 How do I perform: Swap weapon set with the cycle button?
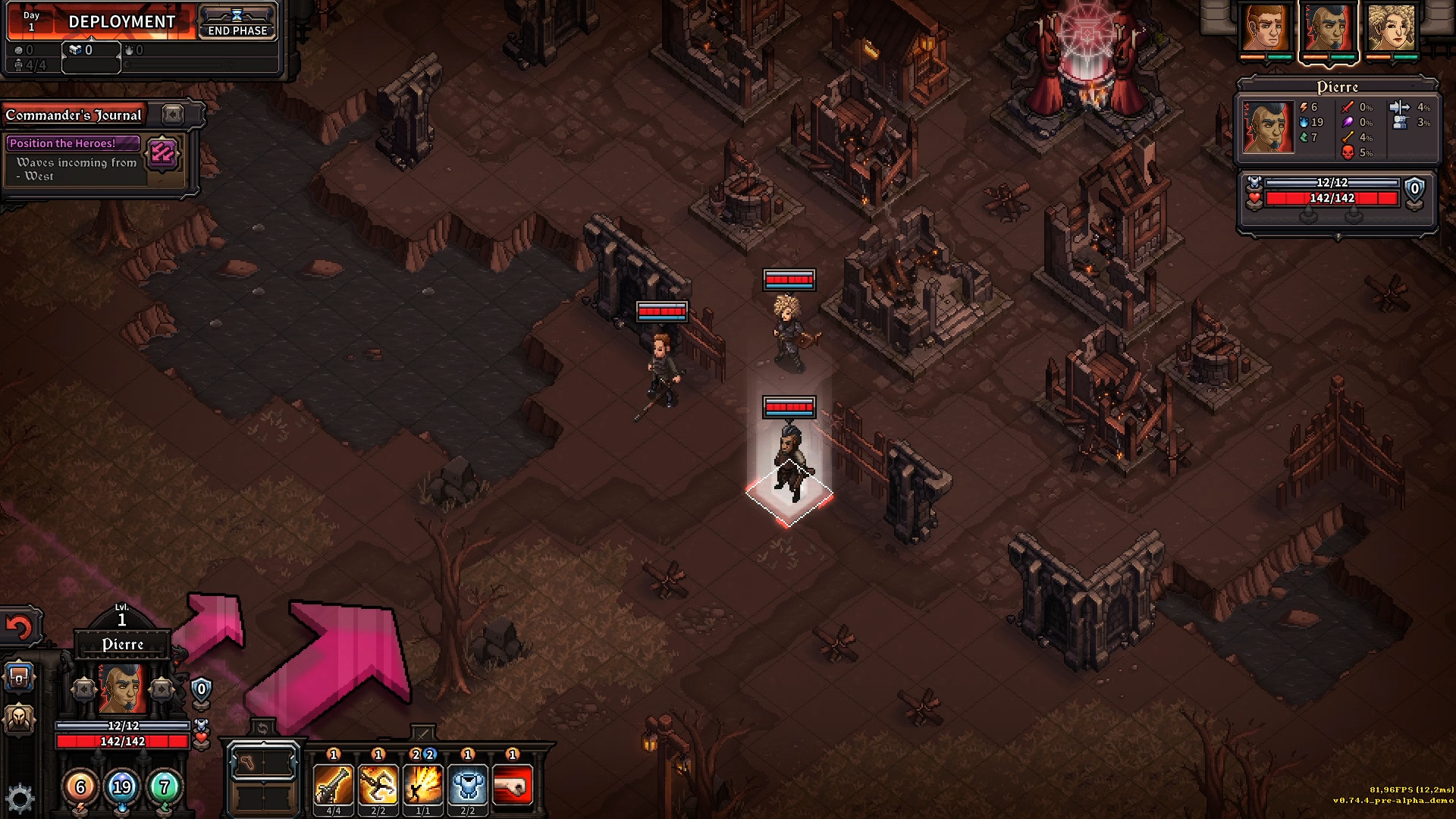(x=262, y=729)
